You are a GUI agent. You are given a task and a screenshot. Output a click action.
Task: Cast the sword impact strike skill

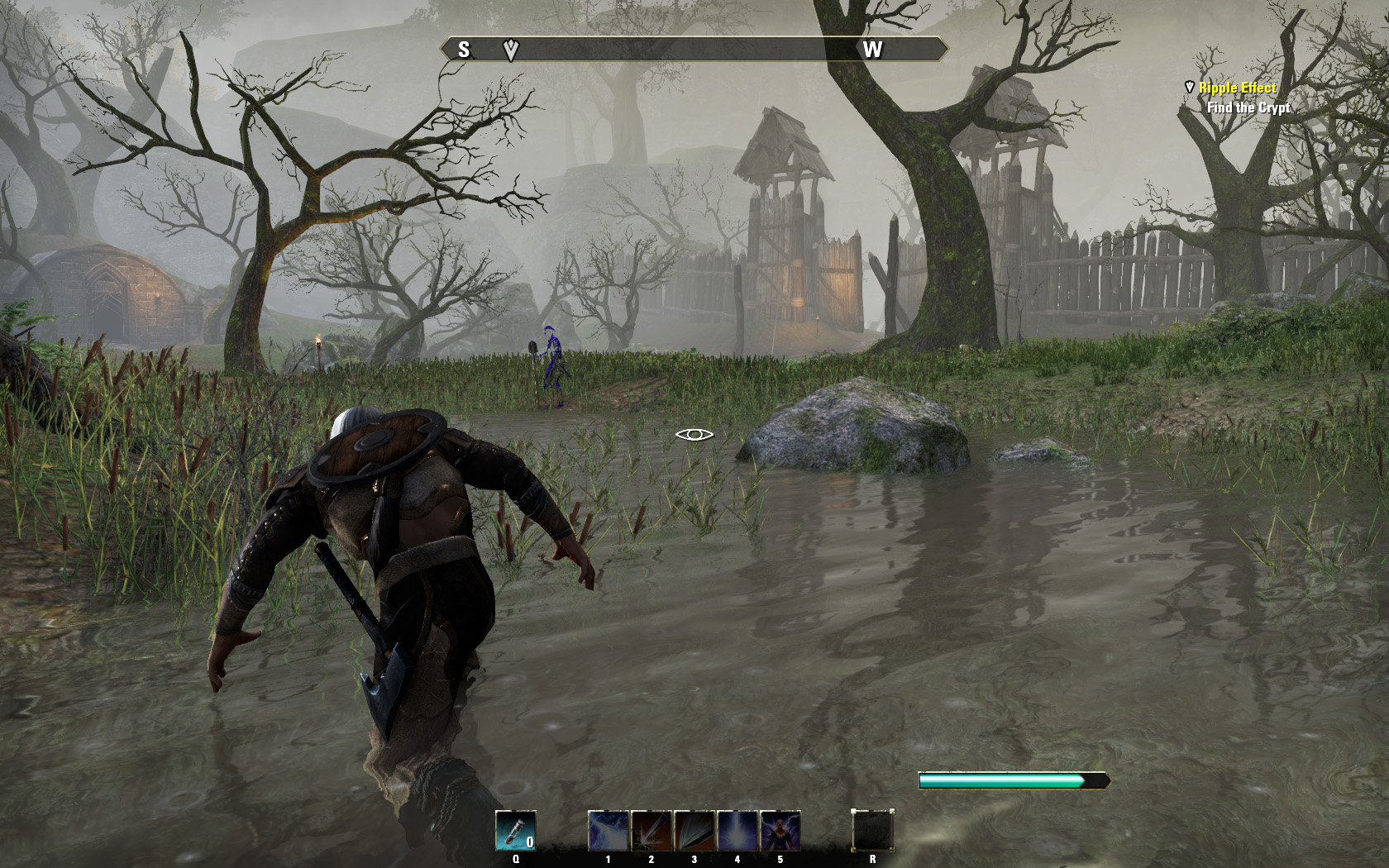click(652, 831)
